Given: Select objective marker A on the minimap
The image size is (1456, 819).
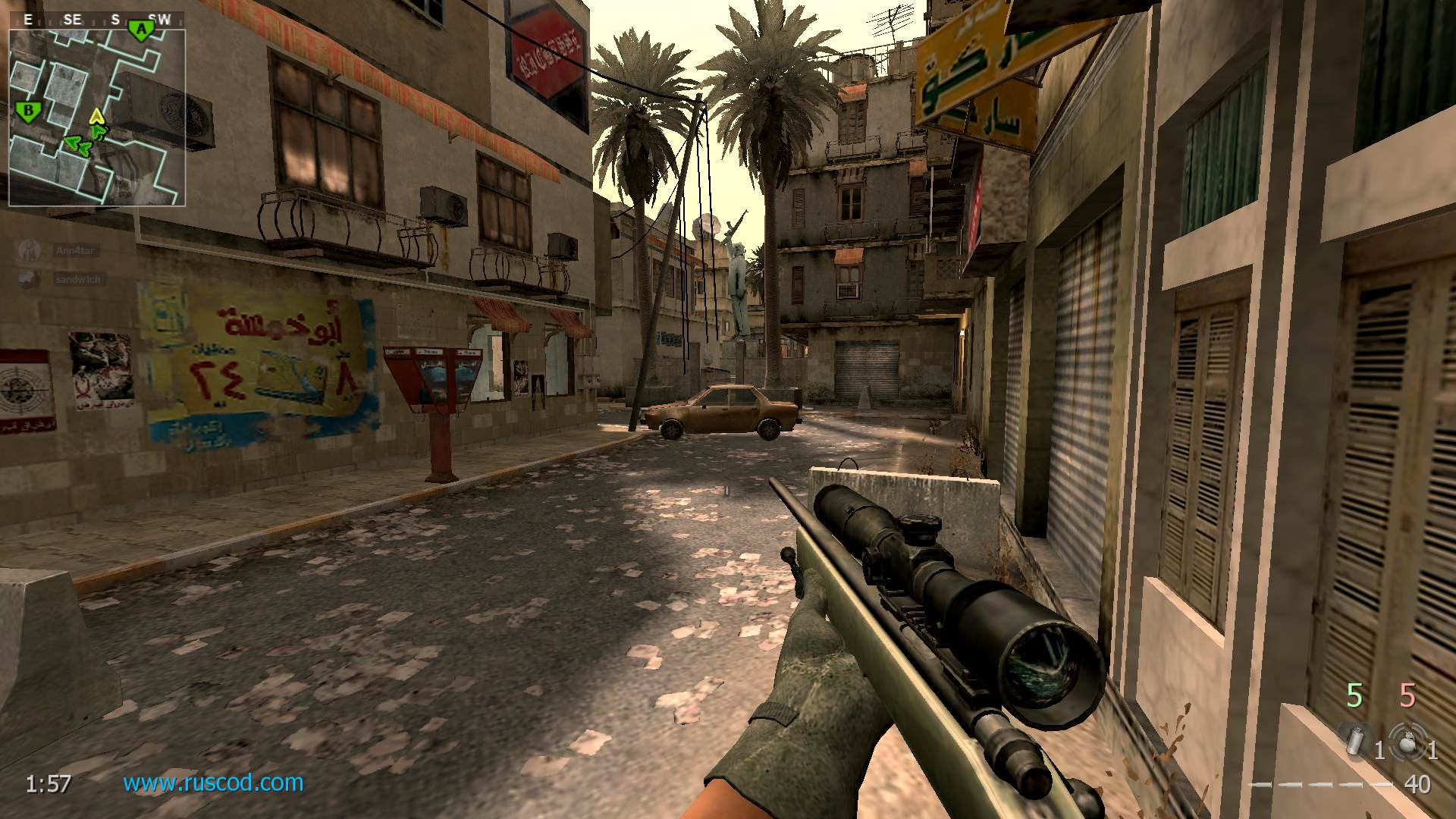Looking at the screenshot, I should (x=140, y=30).
